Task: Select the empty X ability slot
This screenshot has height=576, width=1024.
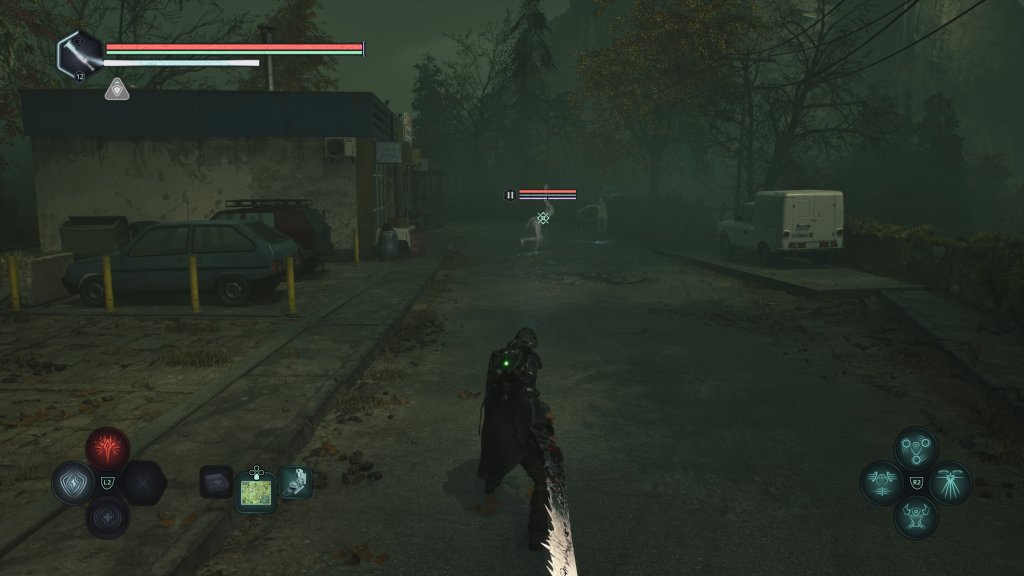Action: click(x=142, y=483)
